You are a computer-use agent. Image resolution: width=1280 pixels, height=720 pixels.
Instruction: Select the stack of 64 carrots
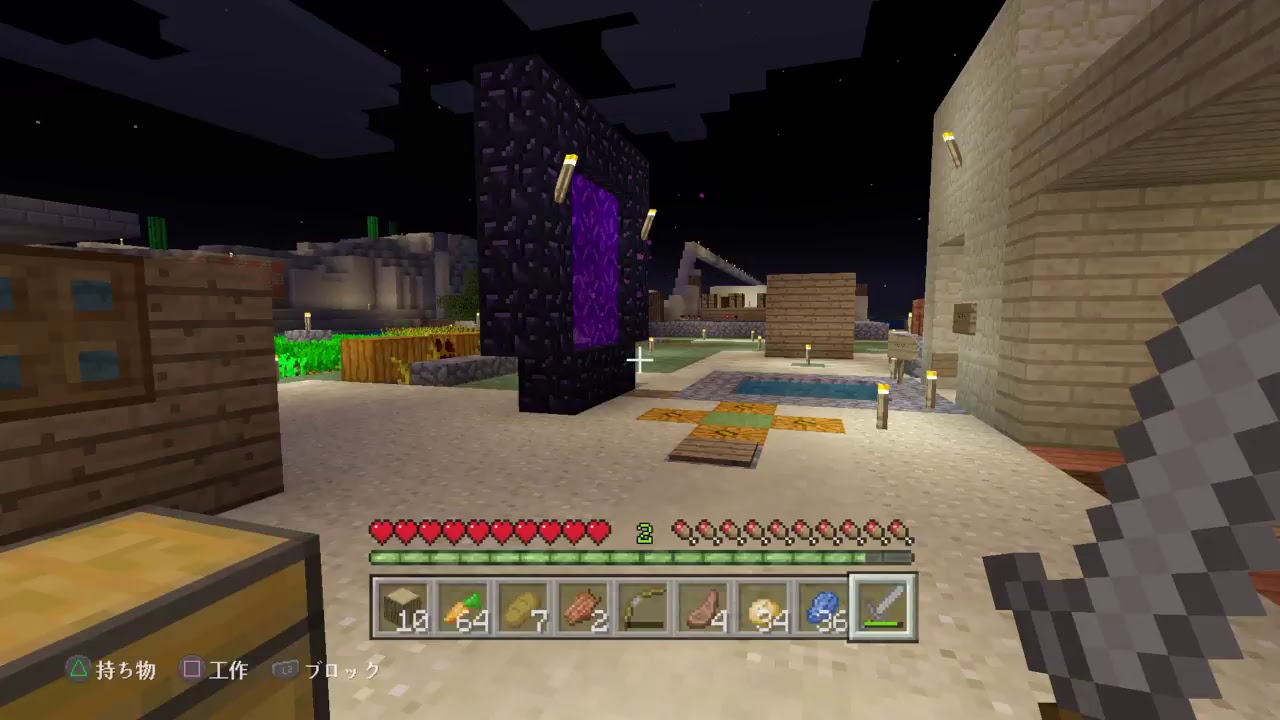pyautogui.click(x=462, y=605)
